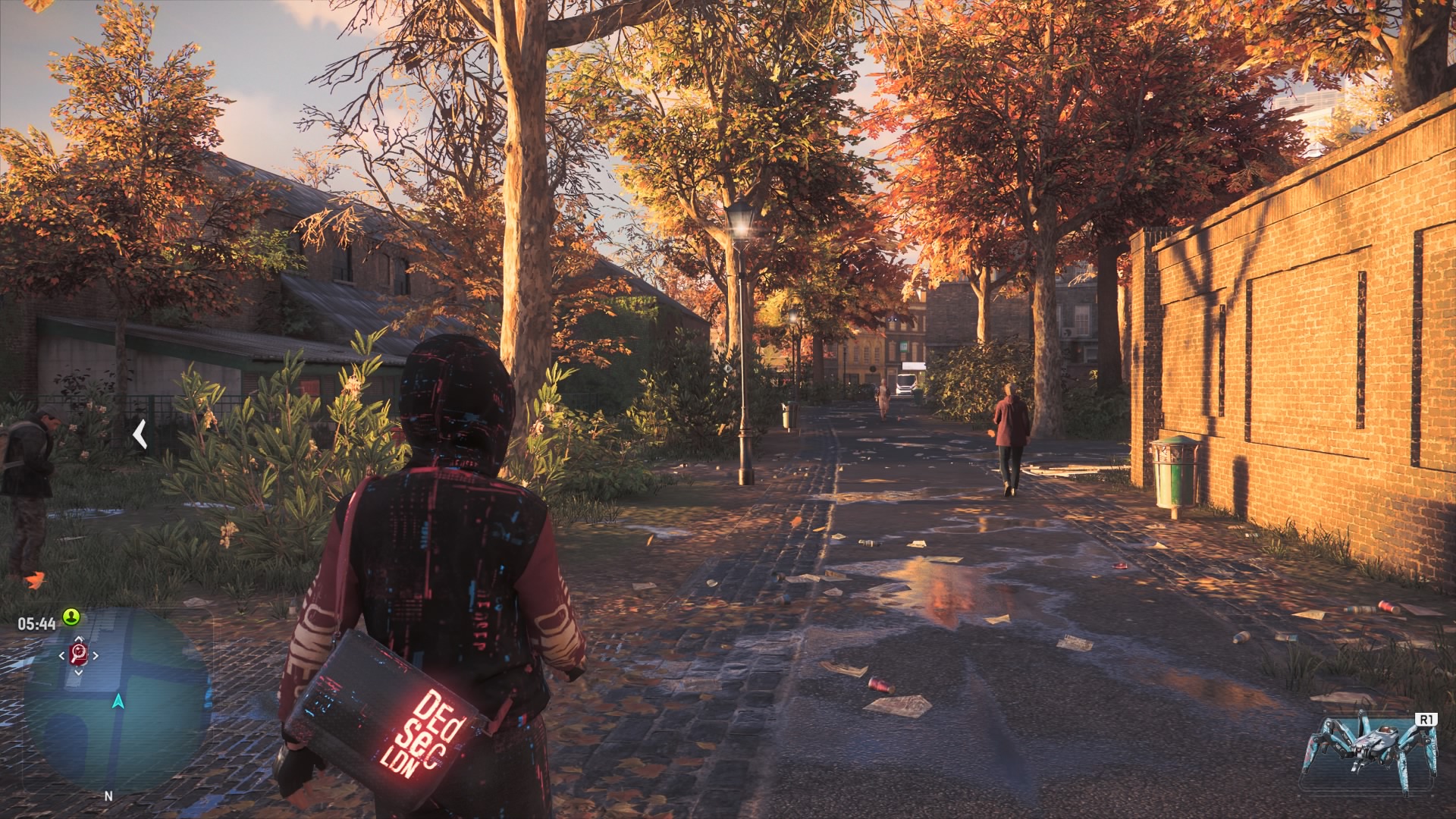Image resolution: width=1456 pixels, height=819 pixels.
Task: Click the 05:44 clock display
Action: click(x=35, y=622)
